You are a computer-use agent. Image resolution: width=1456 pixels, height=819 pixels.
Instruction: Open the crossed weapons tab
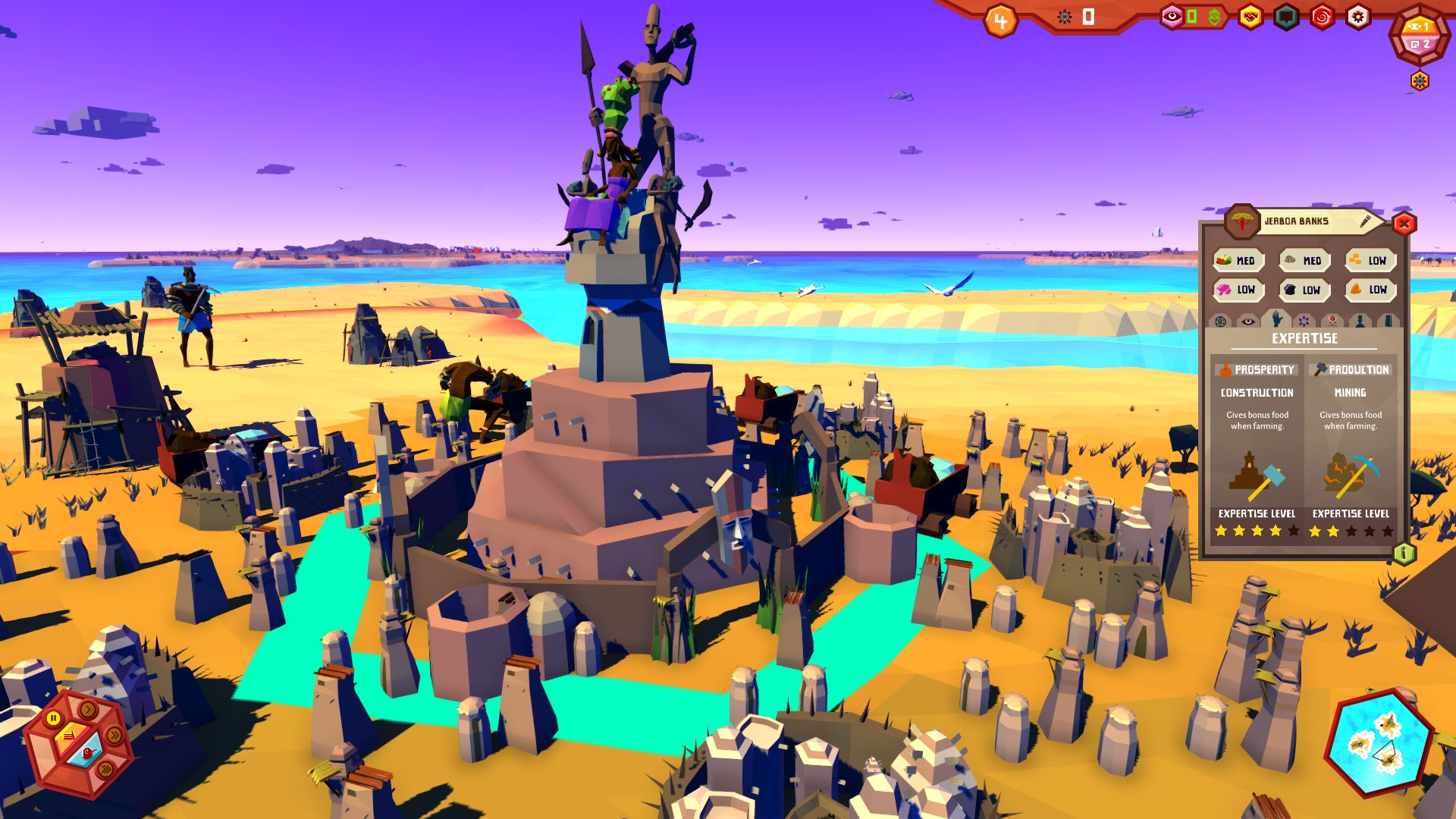click(x=1332, y=322)
